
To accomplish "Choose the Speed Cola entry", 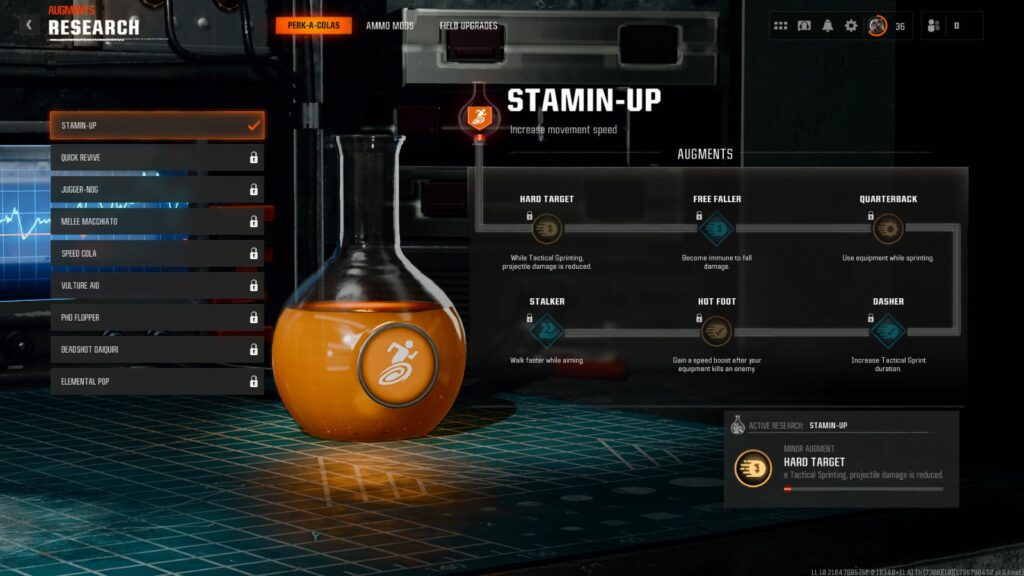I will pyautogui.click(x=157, y=254).
